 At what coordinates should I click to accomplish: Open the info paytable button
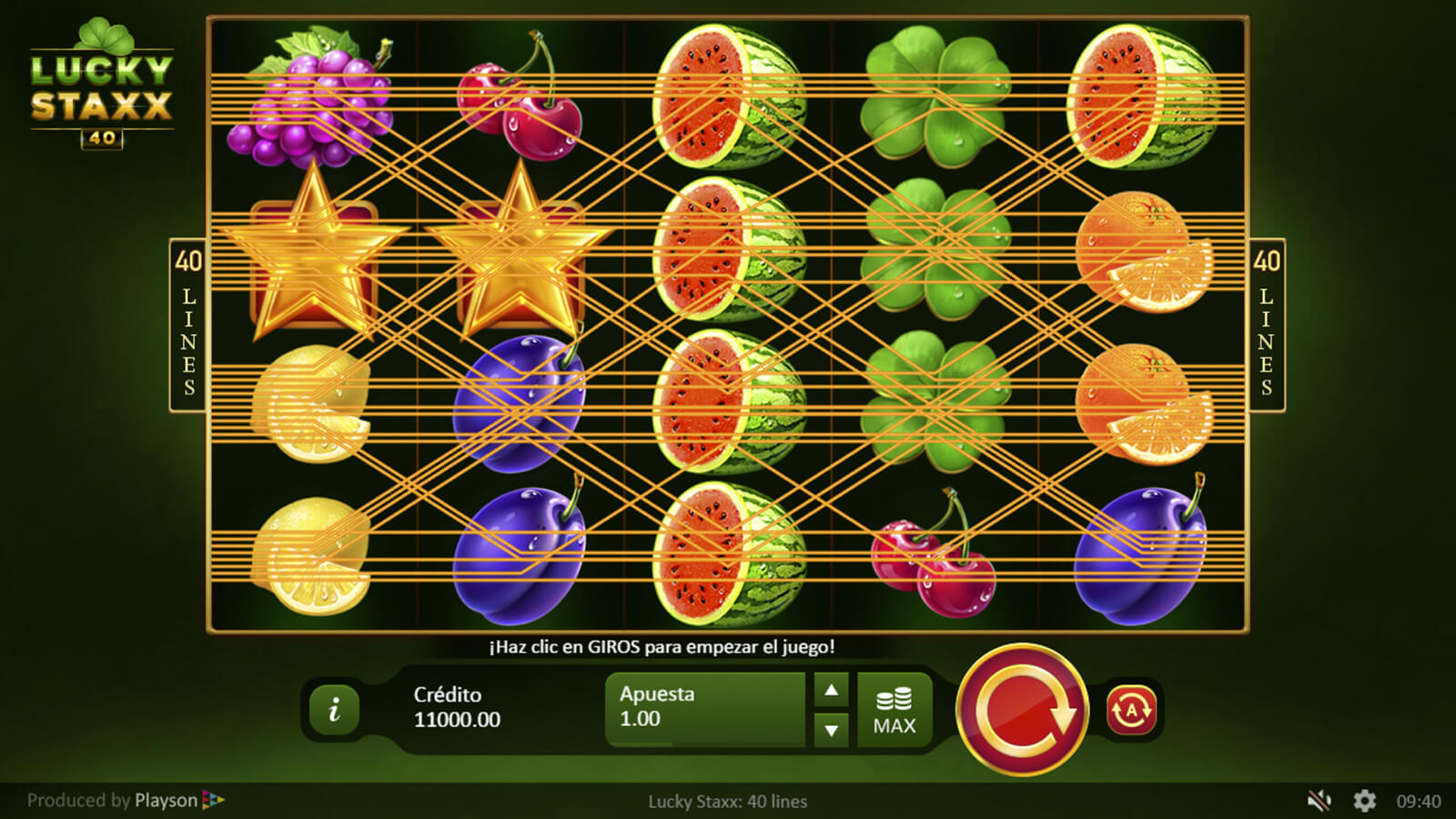[x=334, y=710]
